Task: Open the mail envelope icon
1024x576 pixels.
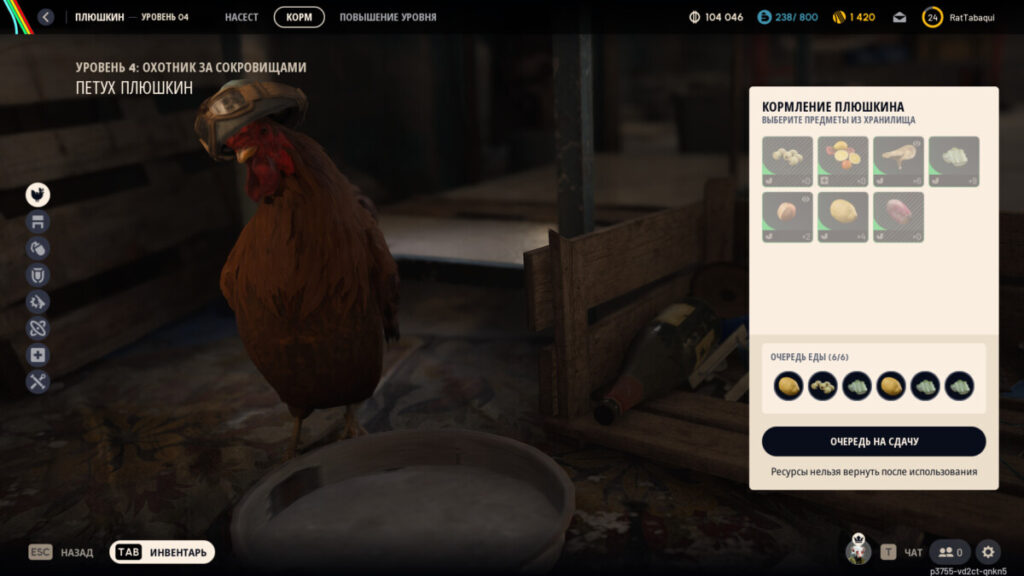Action: 900,17
